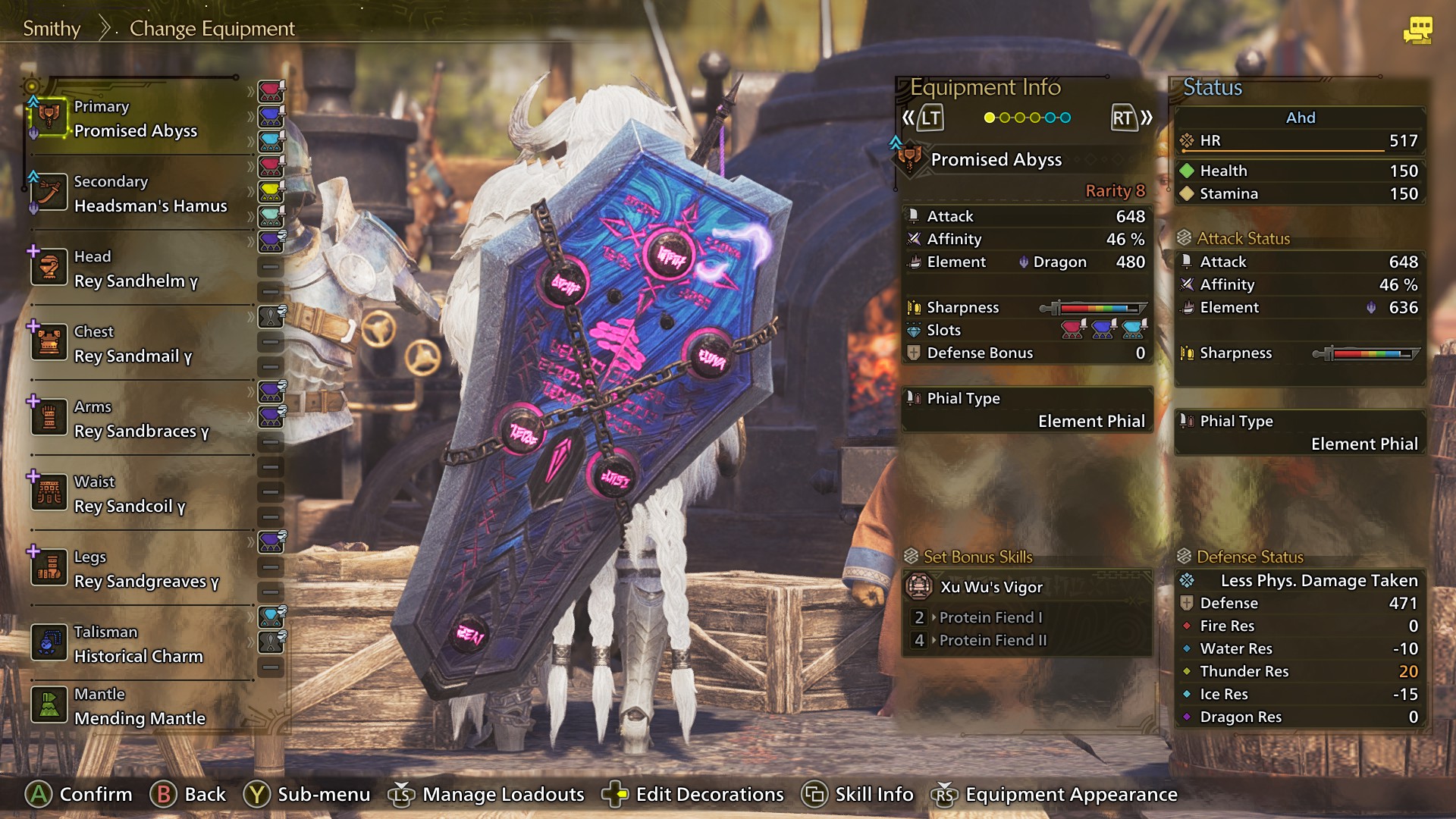This screenshot has height=819, width=1456.
Task: Select the Arms slot Rey Sandbraces γ
Action: click(141, 420)
